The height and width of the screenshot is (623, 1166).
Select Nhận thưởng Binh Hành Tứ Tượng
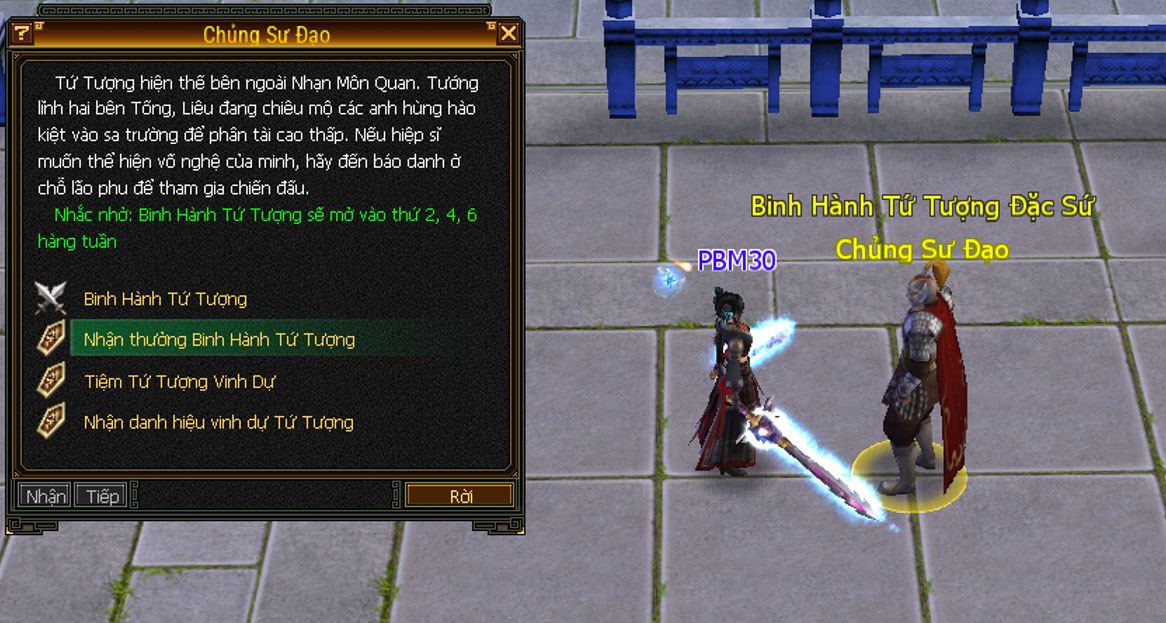219,340
